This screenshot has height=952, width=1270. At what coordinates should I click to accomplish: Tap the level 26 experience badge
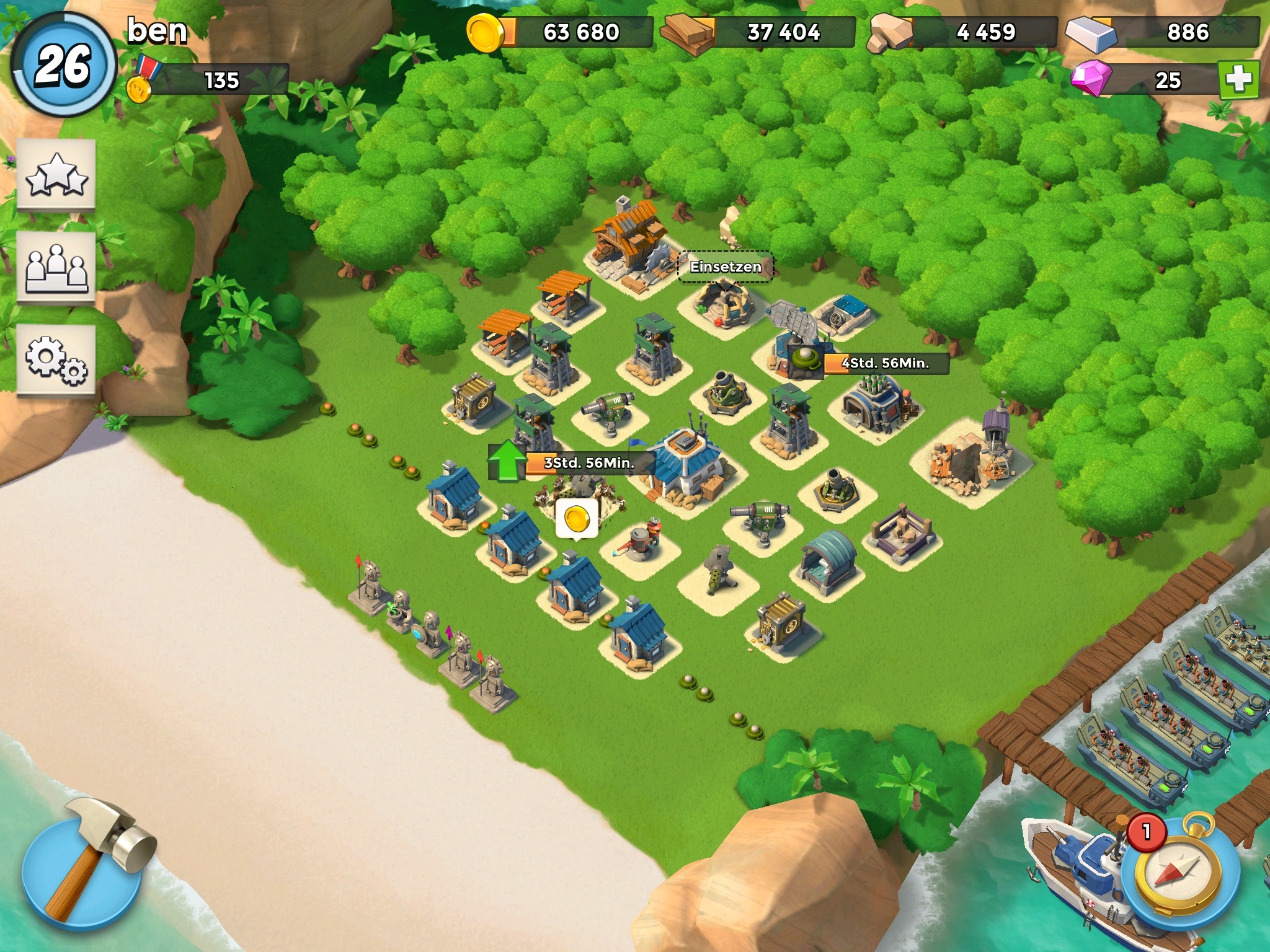pyautogui.click(x=63, y=64)
